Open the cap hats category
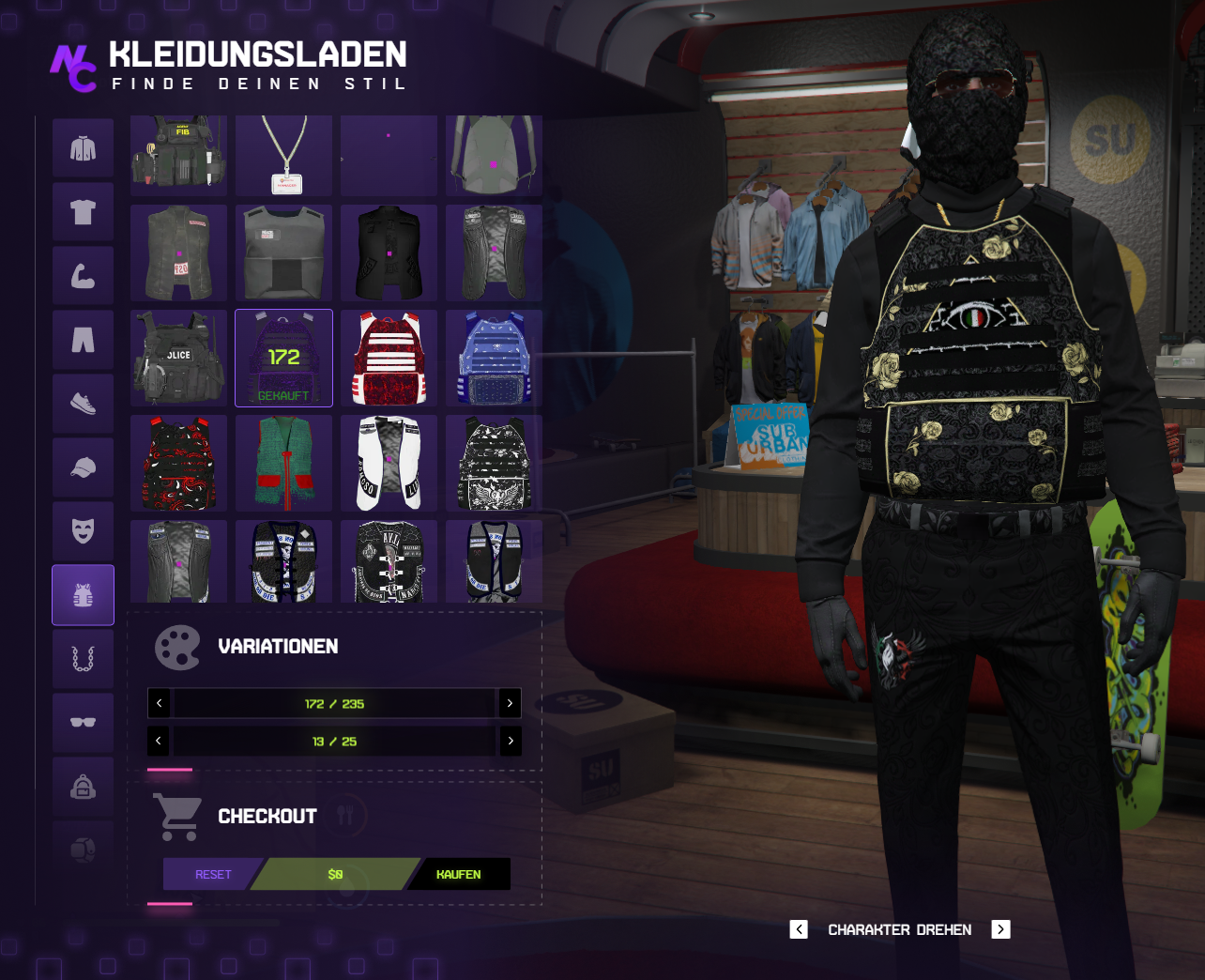This screenshot has height=980, width=1205. point(84,467)
